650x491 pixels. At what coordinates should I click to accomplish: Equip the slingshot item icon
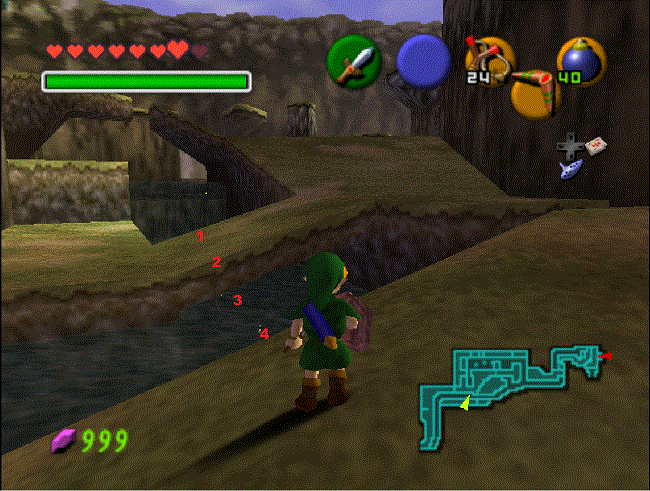click(x=488, y=57)
